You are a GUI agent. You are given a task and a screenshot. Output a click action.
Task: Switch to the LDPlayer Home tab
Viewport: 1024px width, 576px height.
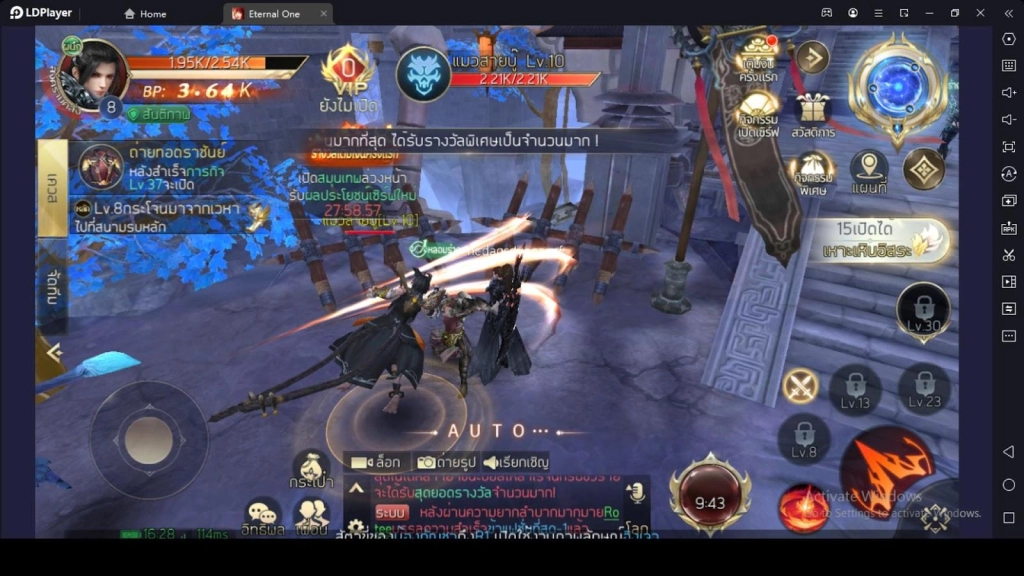[145, 14]
